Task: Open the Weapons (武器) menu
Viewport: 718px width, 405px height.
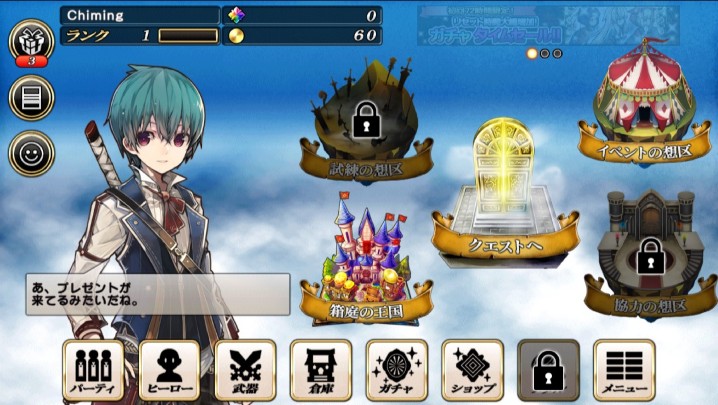Action: pos(245,371)
